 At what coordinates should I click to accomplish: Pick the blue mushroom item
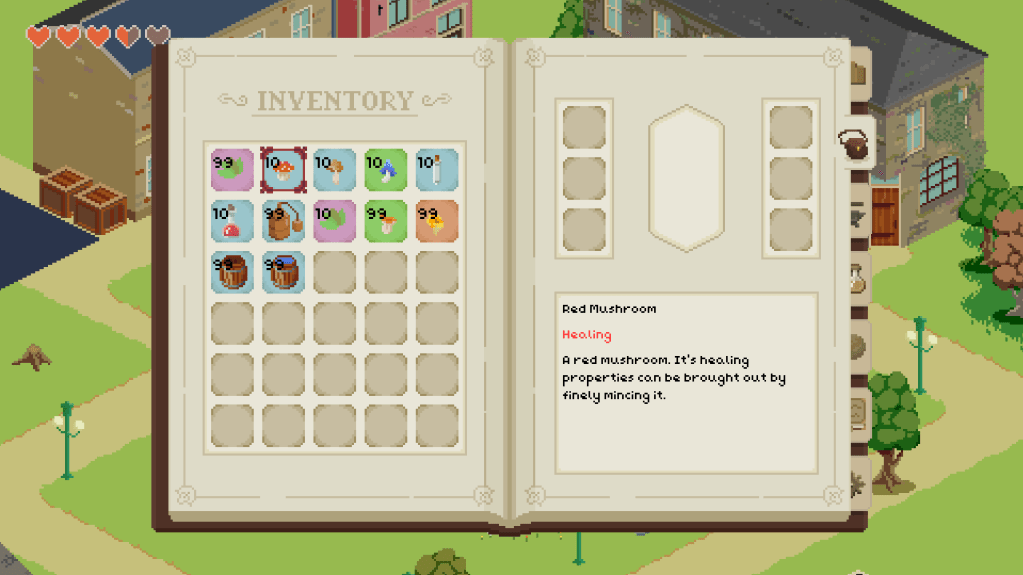(385, 170)
